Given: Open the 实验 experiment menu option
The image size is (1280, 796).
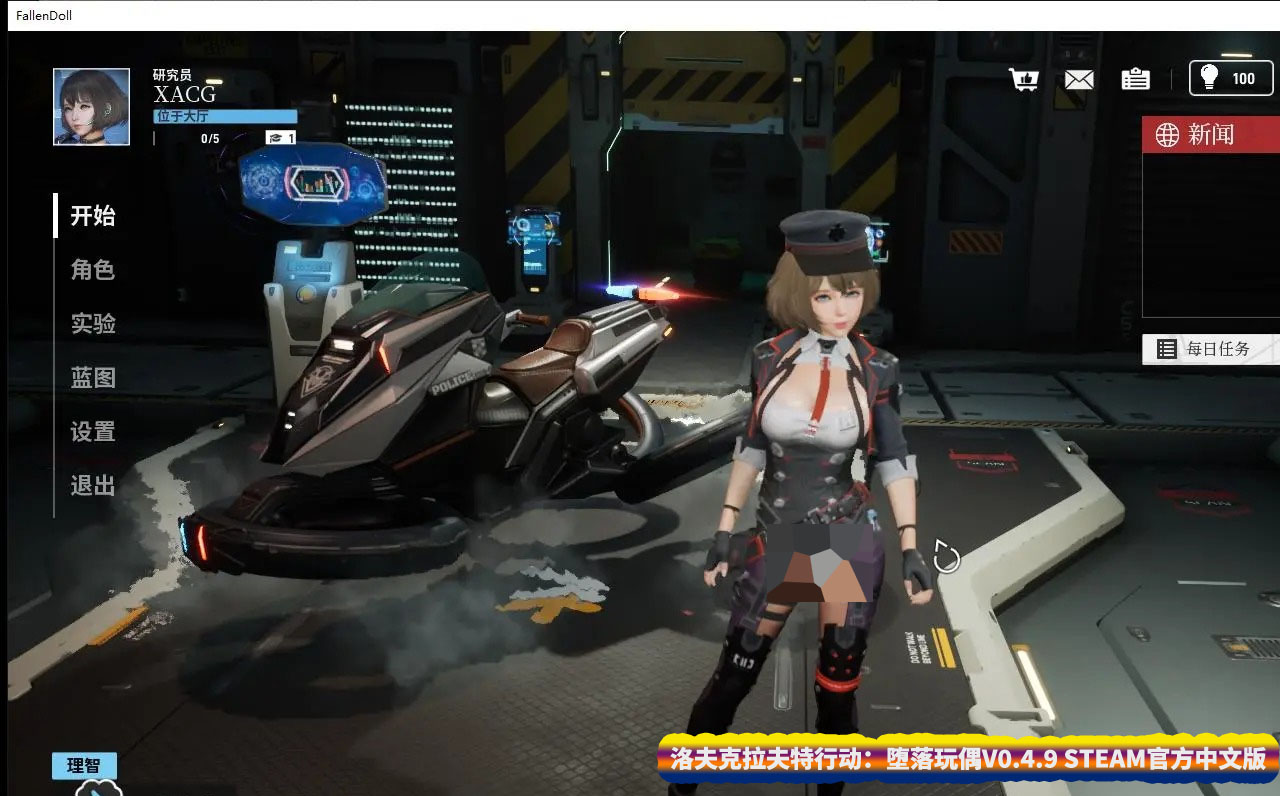Looking at the screenshot, I should (91, 323).
